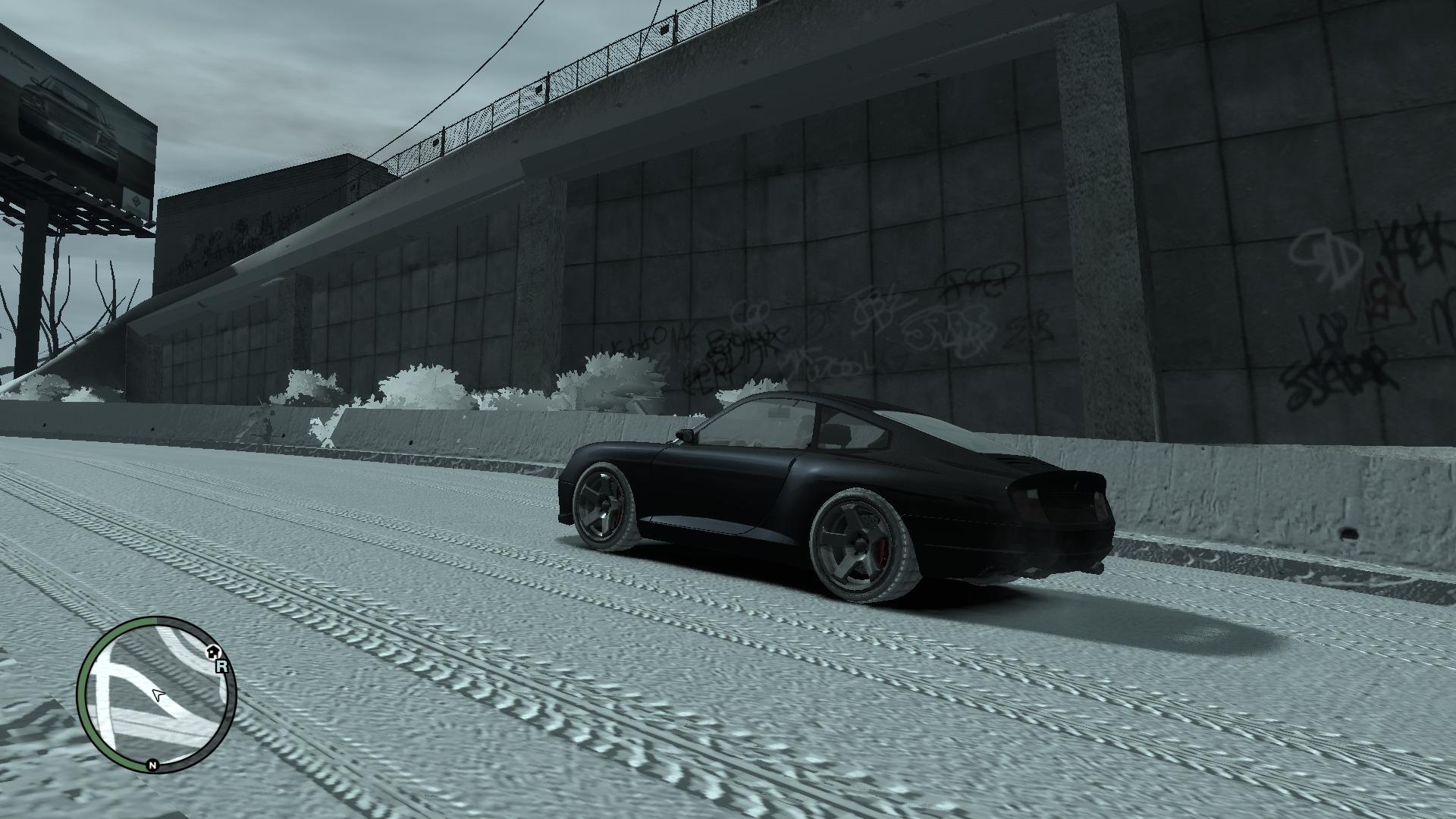Toggle the right rear wheel of the sports car
This screenshot has width=1456, height=819.
[857, 542]
